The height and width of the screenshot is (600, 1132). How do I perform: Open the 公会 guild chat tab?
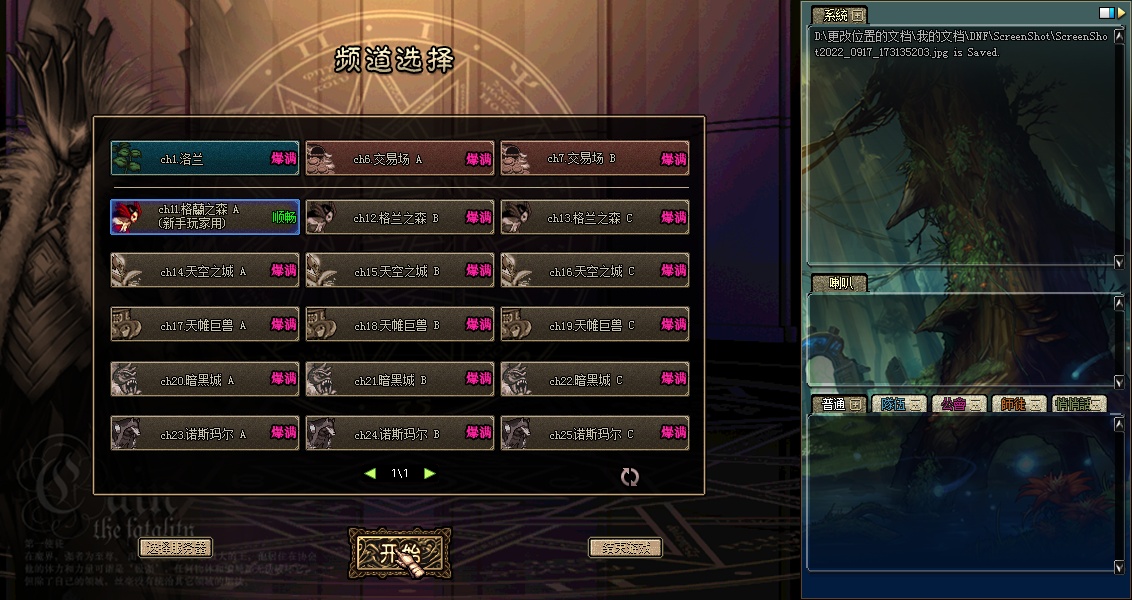coord(958,404)
